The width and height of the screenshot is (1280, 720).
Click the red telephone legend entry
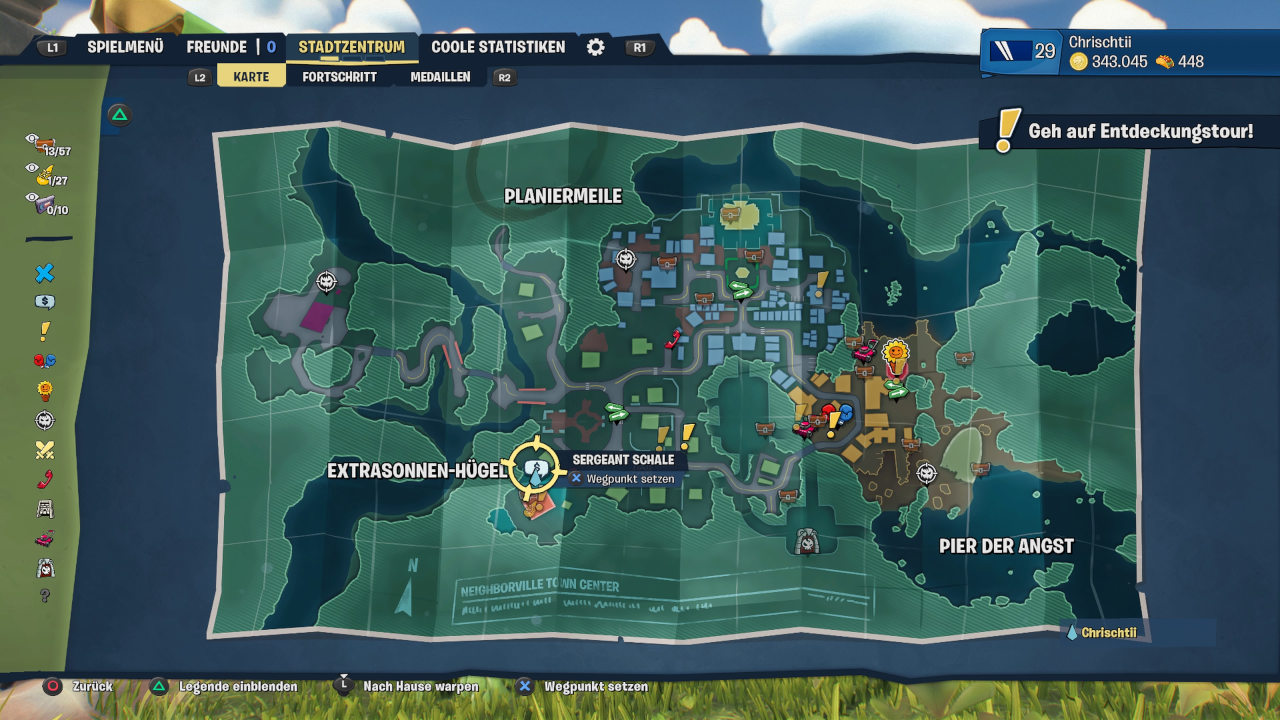[x=45, y=479]
